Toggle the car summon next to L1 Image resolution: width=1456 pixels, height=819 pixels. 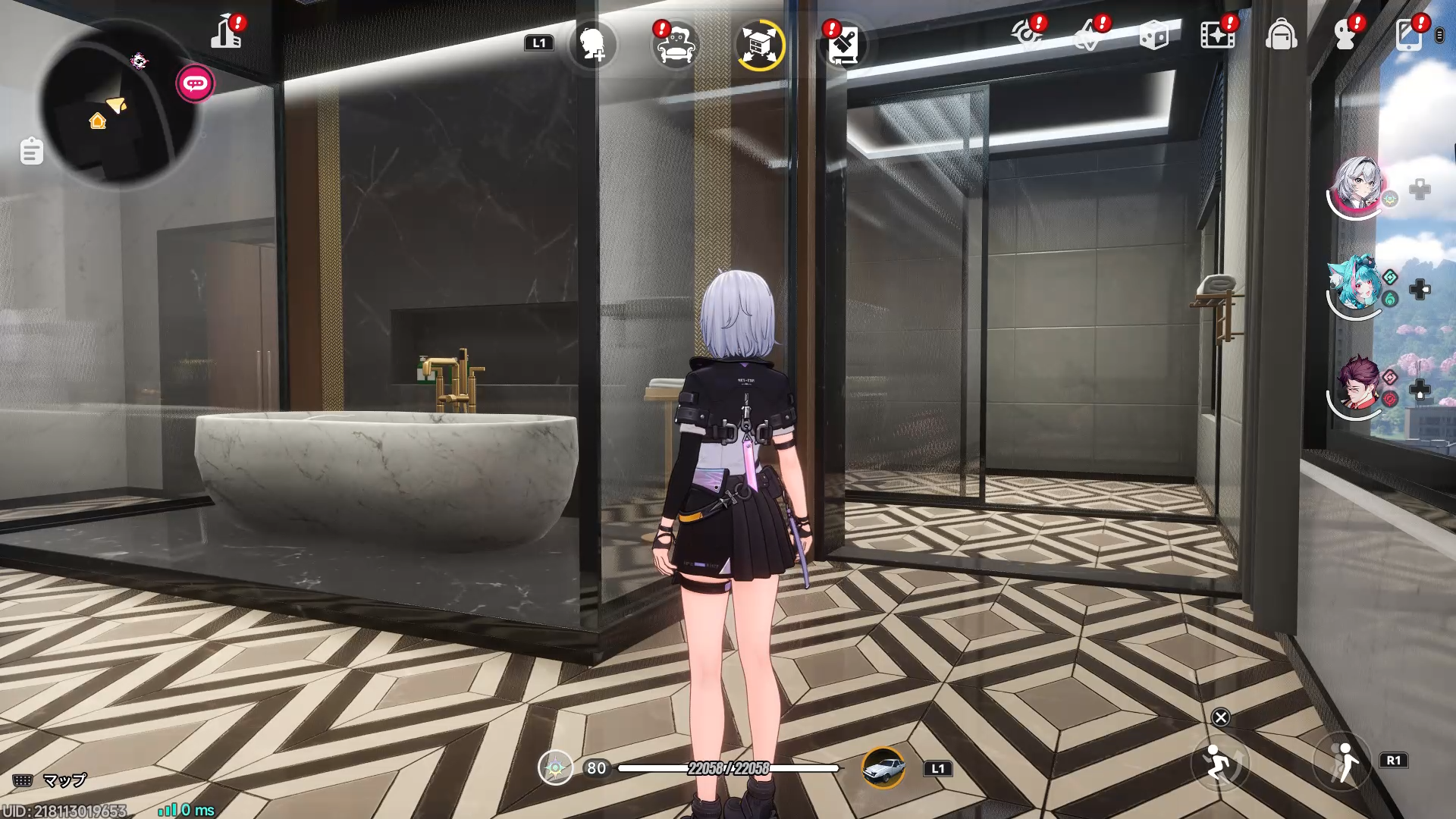(884, 767)
